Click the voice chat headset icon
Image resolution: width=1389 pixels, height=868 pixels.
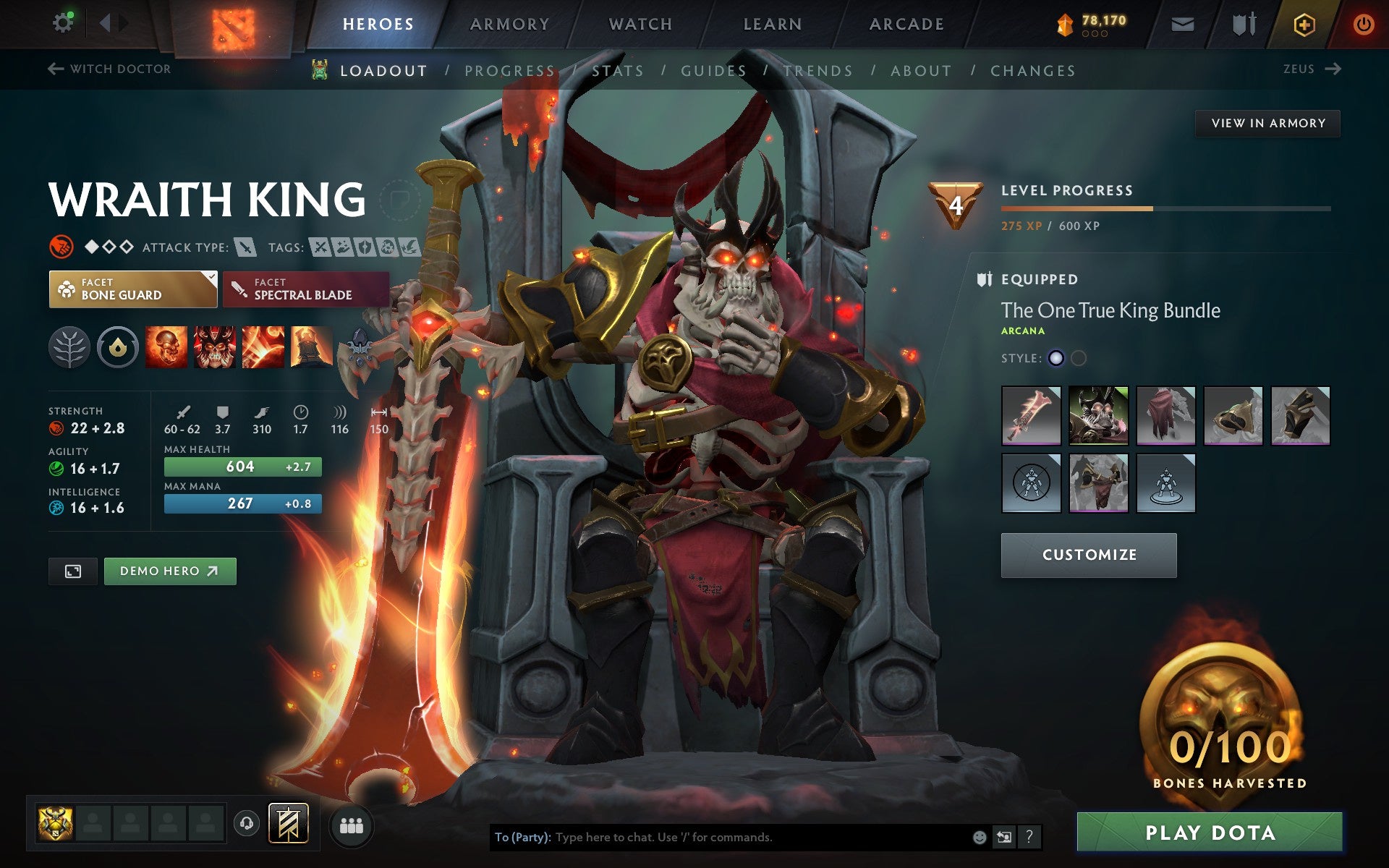[x=246, y=822]
